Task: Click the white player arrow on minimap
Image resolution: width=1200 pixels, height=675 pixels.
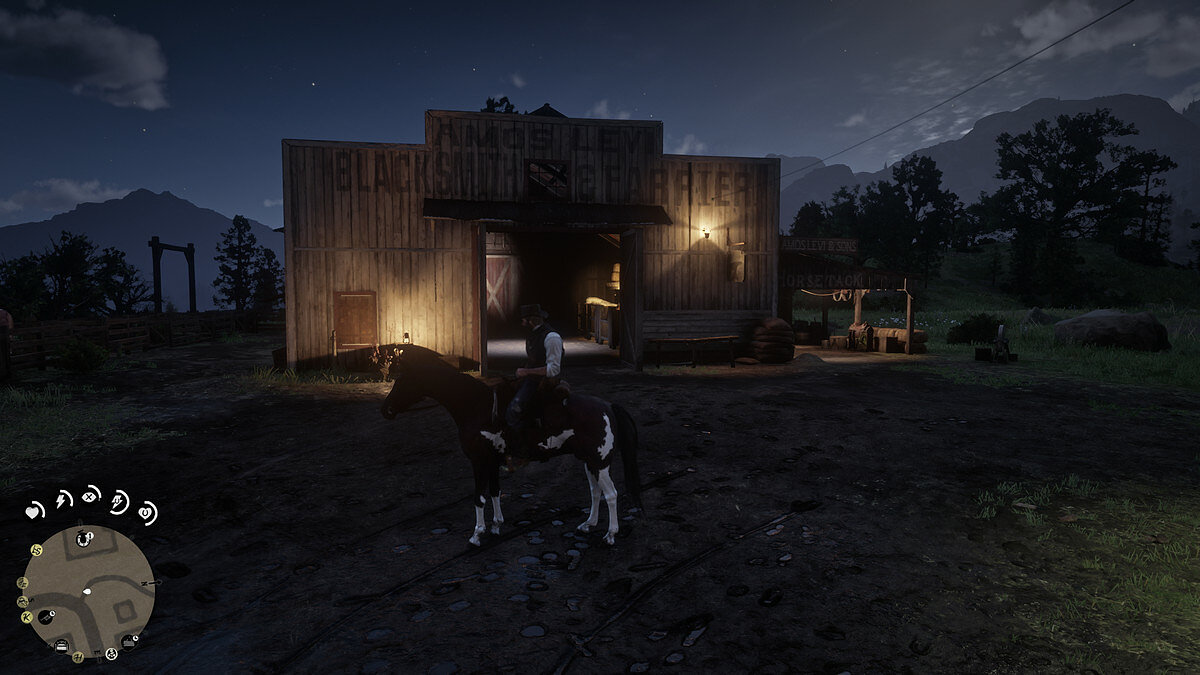Action: click(x=87, y=591)
